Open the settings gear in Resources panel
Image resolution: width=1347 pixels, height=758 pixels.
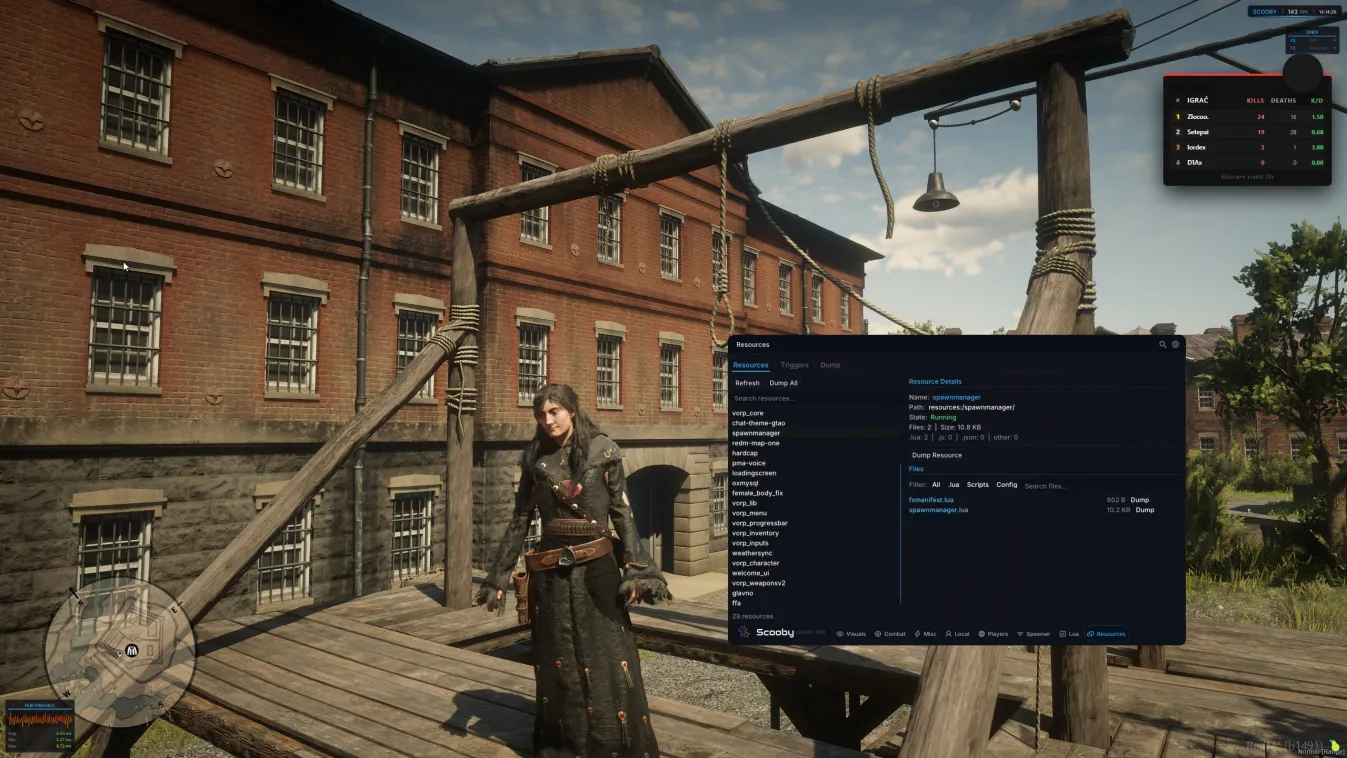(x=1175, y=344)
